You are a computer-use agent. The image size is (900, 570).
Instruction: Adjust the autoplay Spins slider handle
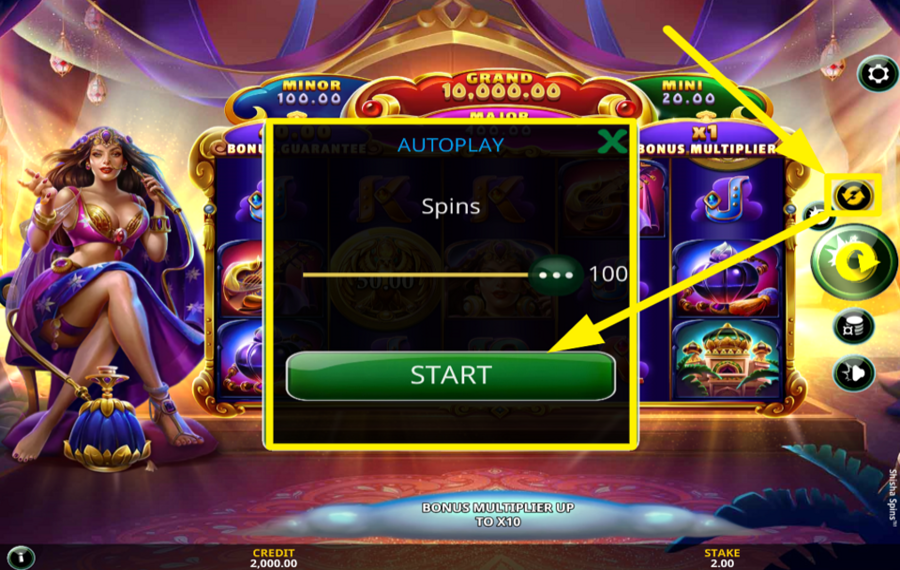(x=556, y=274)
